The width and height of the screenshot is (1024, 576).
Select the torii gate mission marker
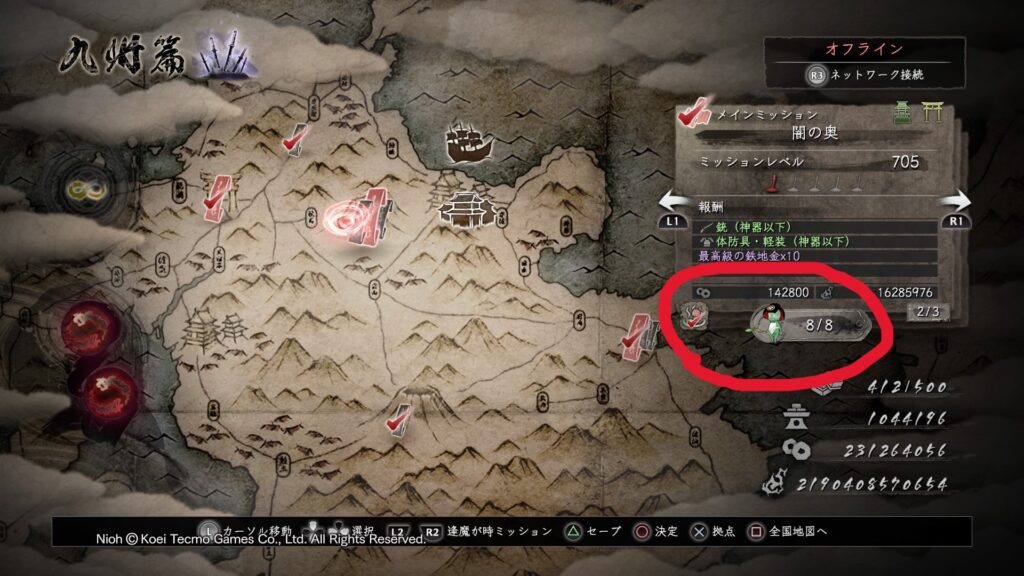pos(217,195)
